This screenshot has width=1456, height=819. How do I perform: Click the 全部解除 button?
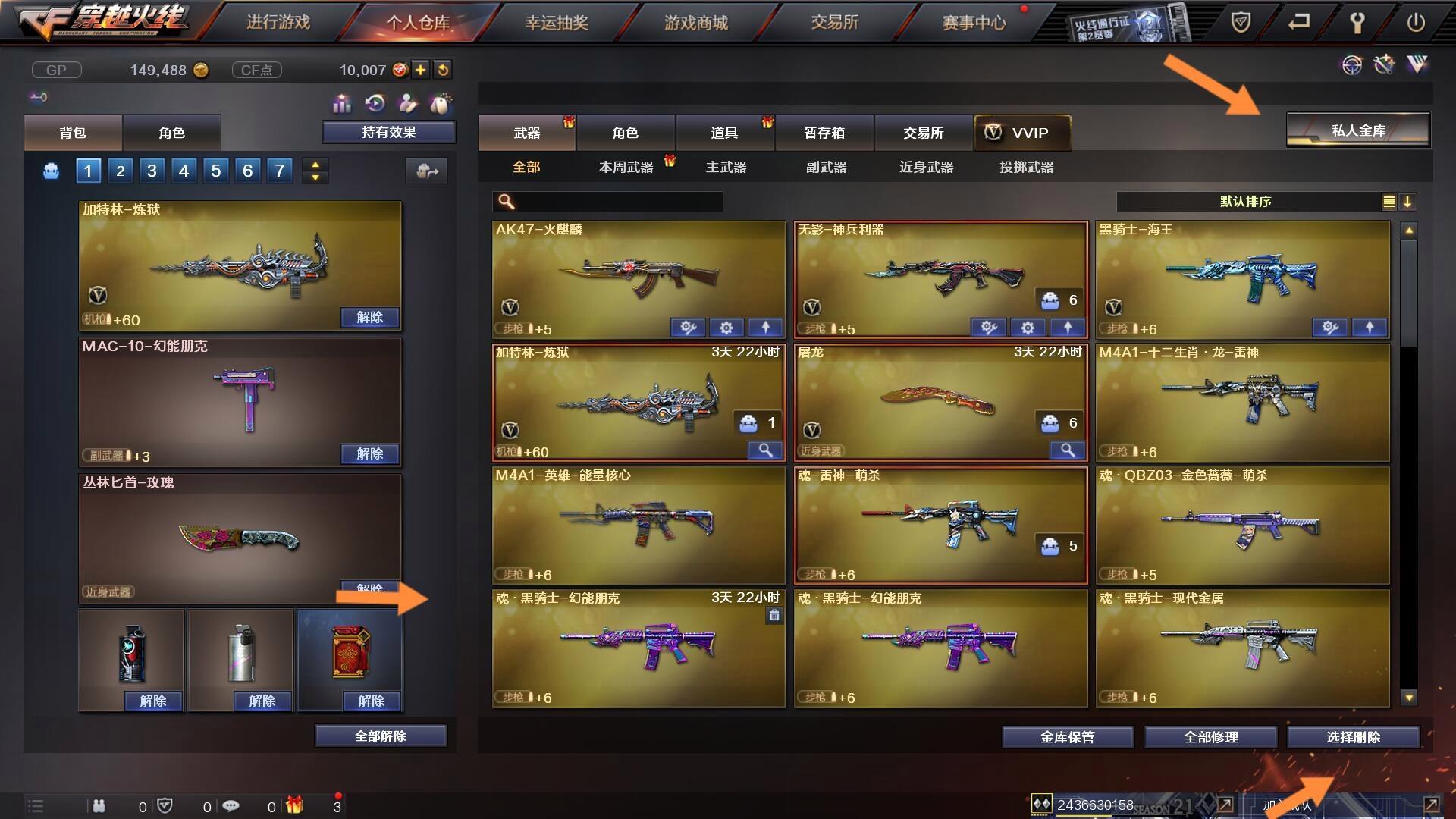pos(381,735)
